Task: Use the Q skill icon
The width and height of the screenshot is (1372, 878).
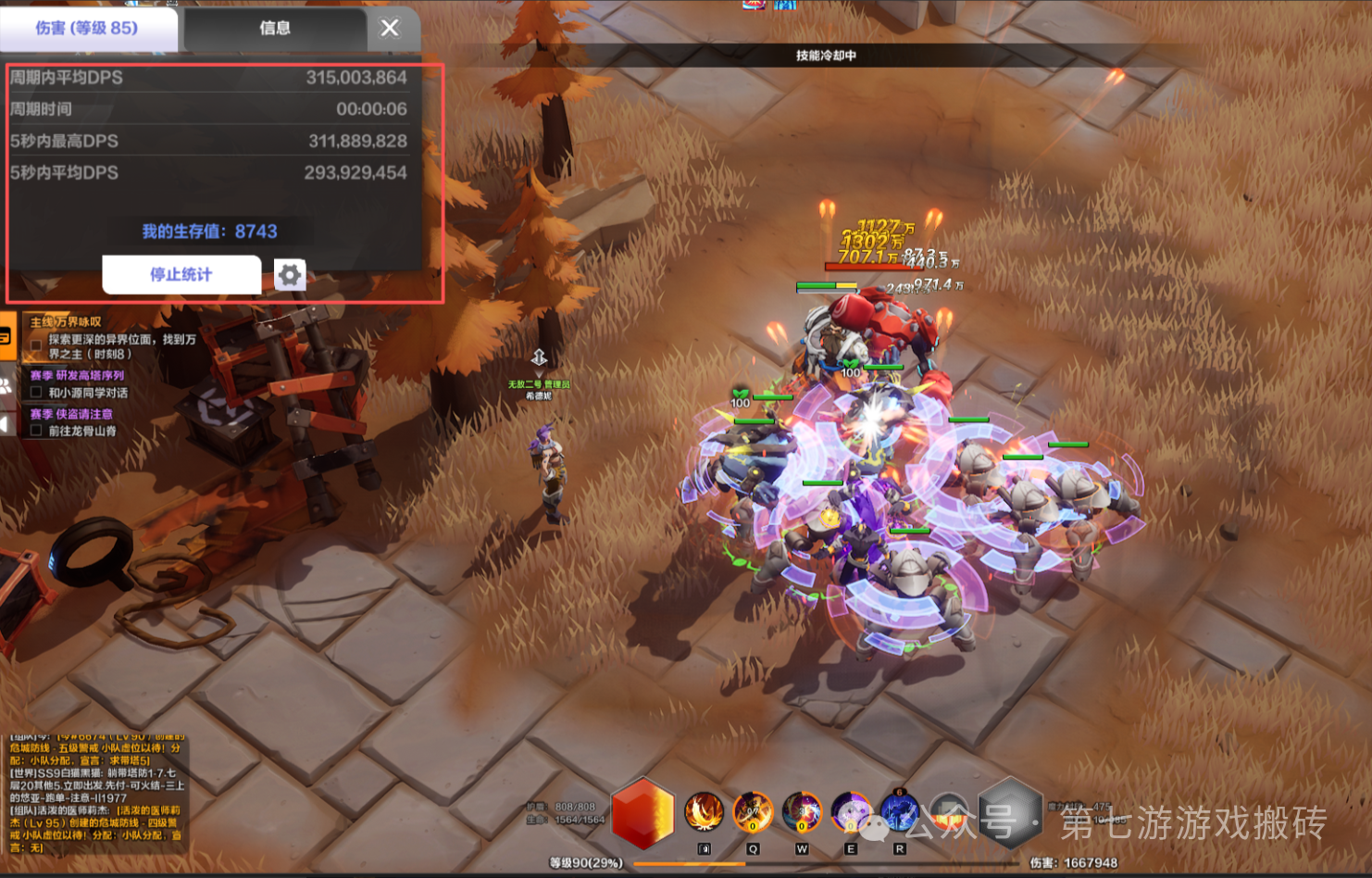Action: click(x=753, y=811)
